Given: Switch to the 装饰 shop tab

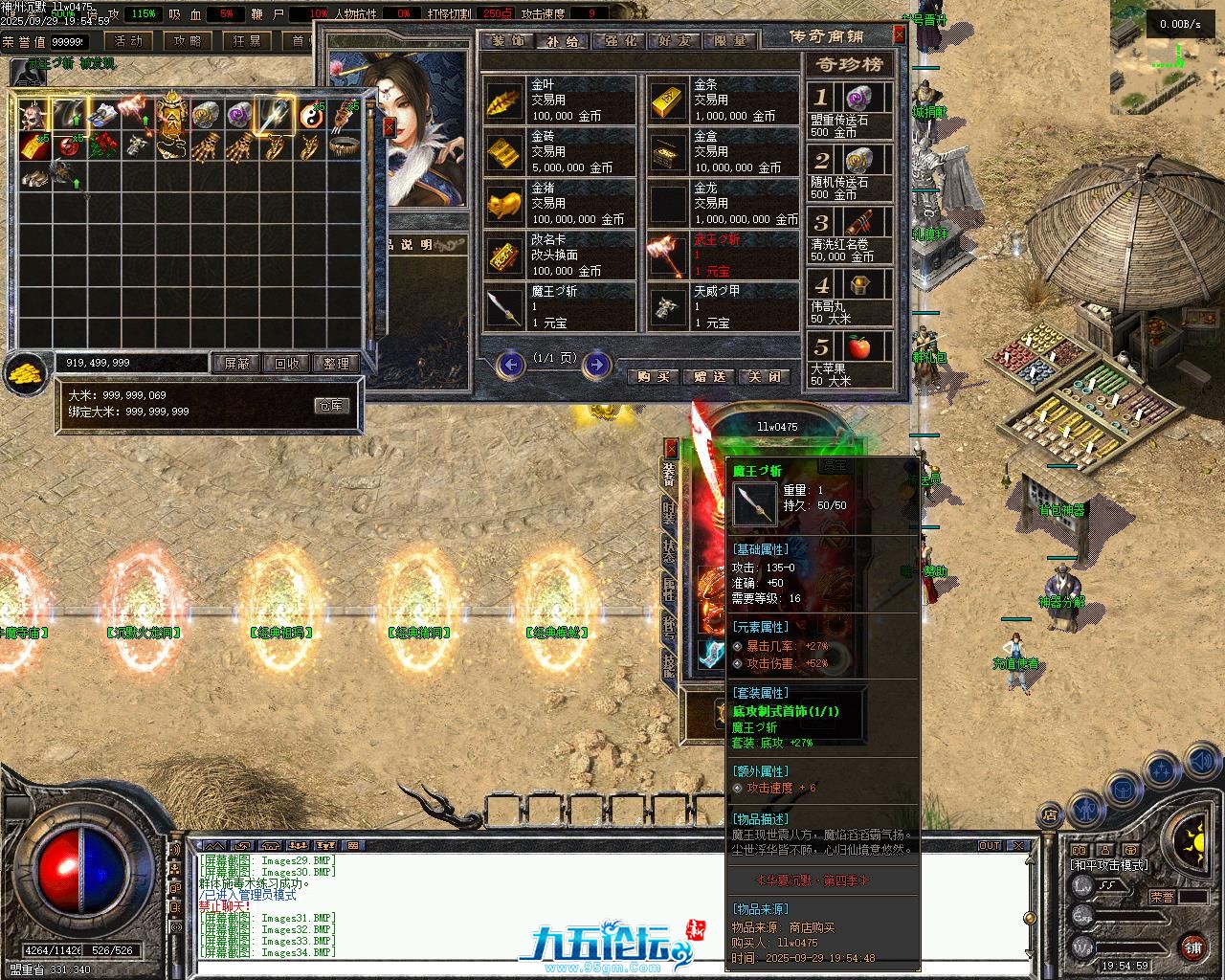Looking at the screenshot, I should pos(507,41).
